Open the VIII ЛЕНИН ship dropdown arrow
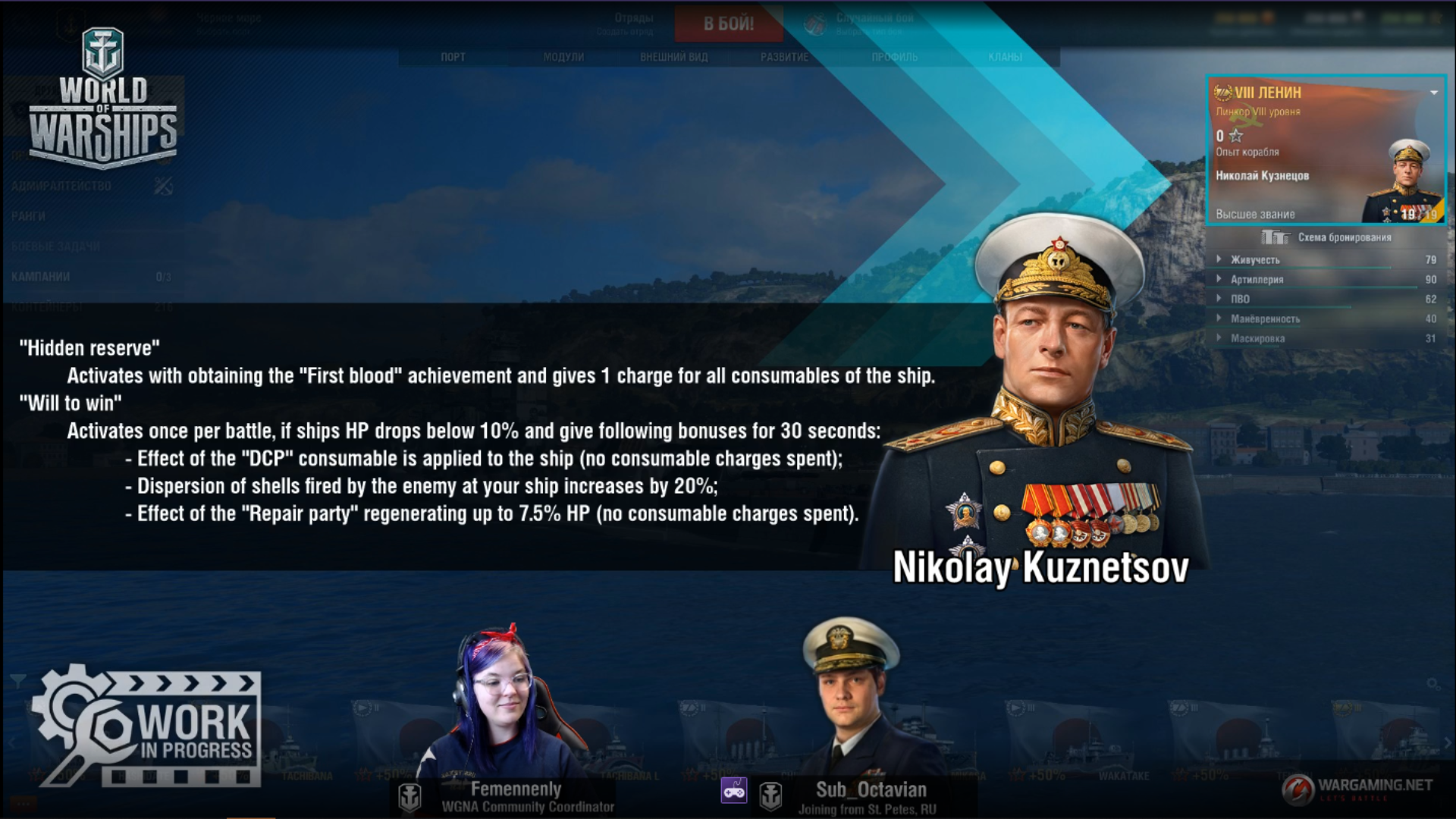This screenshot has height=819, width=1456. coord(1434,93)
